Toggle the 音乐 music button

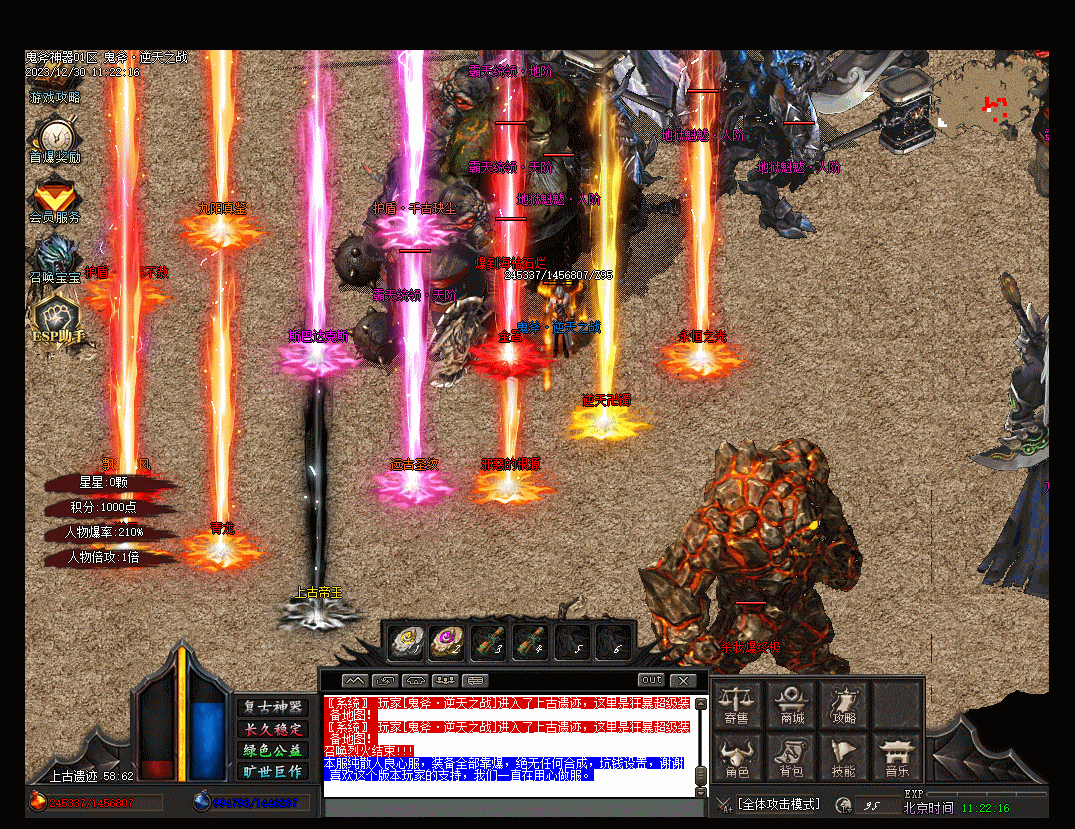(897, 757)
